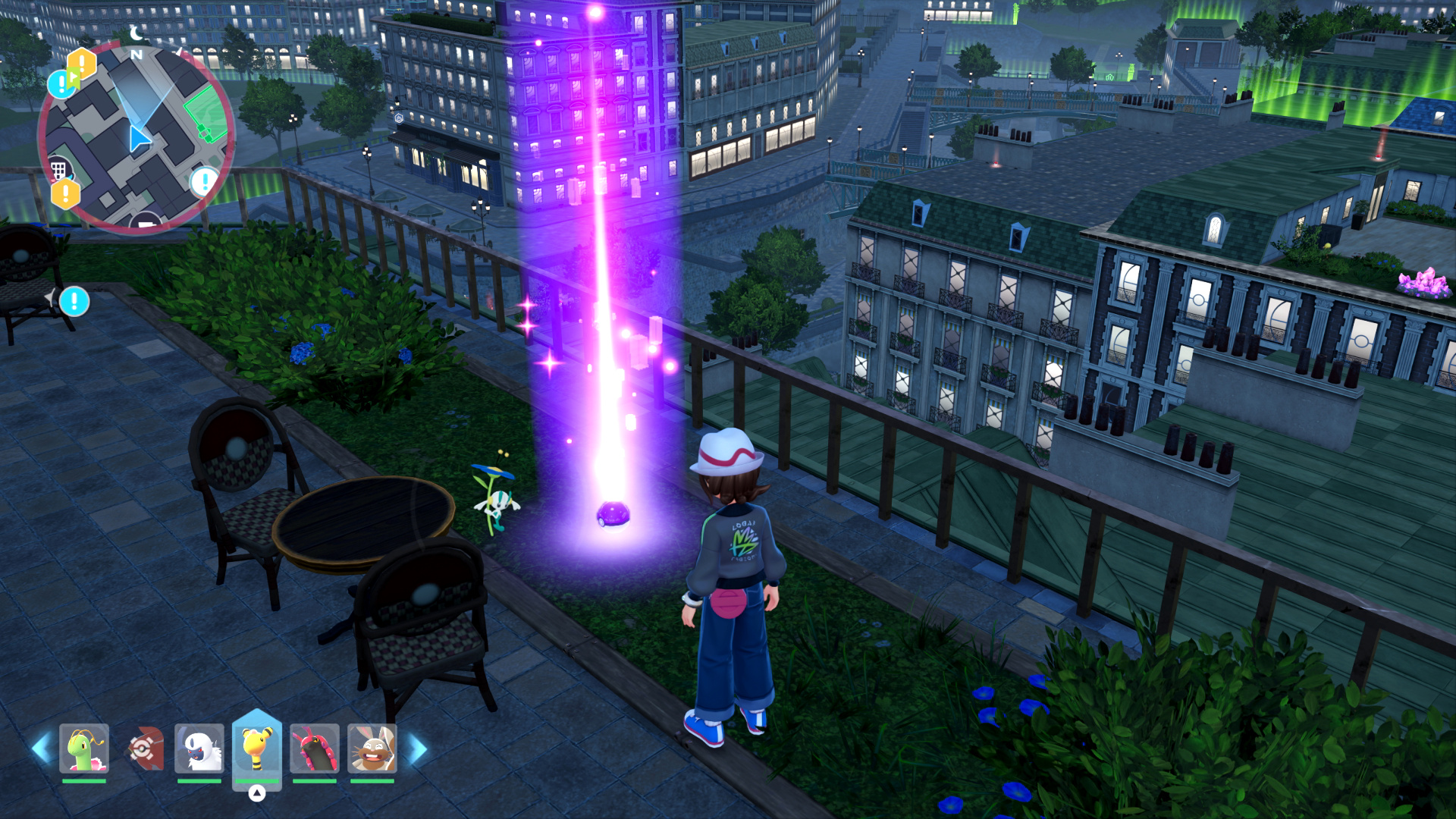1456x819 pixels.
Task: Select the orange hexagon marker below the building icon
Action: (x=66, y=194)
